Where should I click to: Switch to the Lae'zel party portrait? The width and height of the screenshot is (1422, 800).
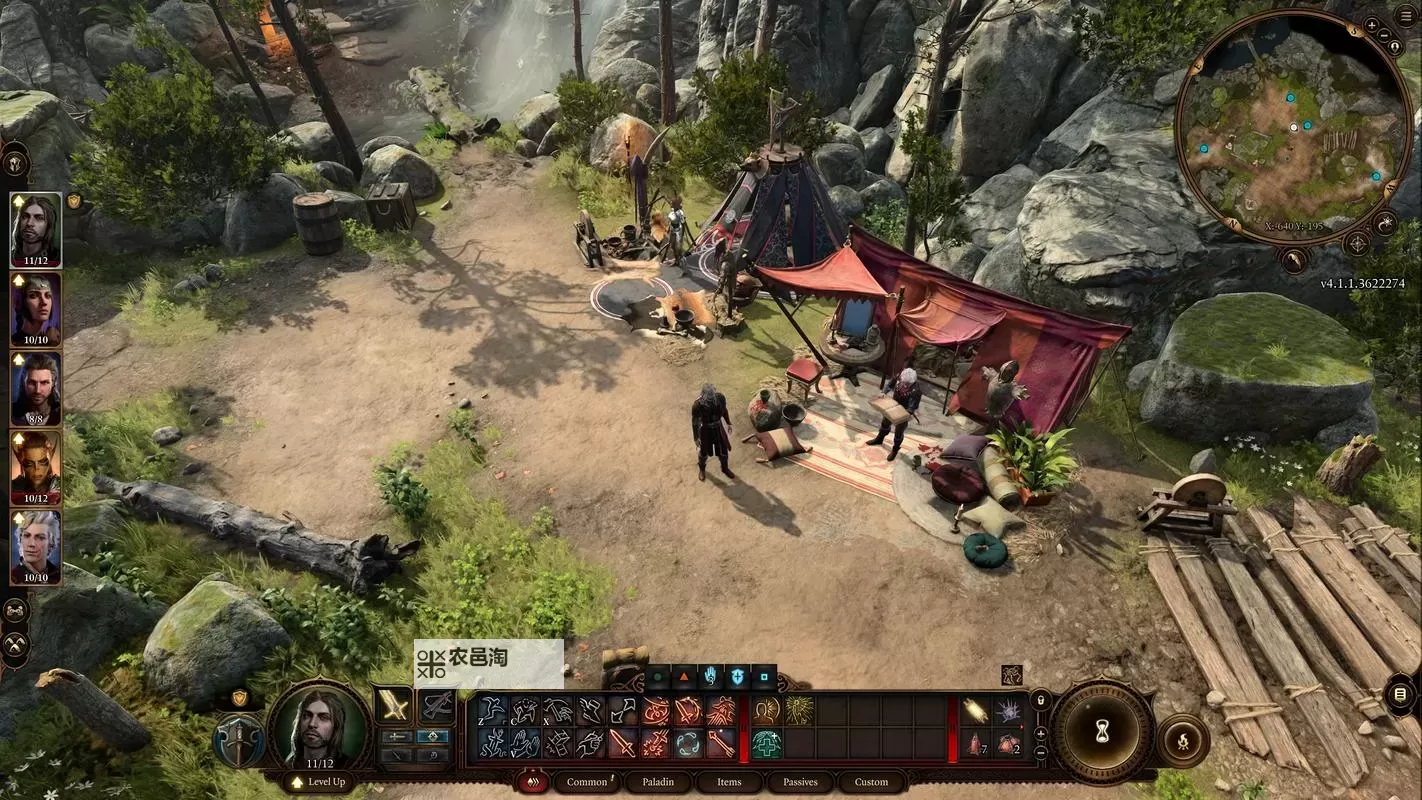pos(36,468)
